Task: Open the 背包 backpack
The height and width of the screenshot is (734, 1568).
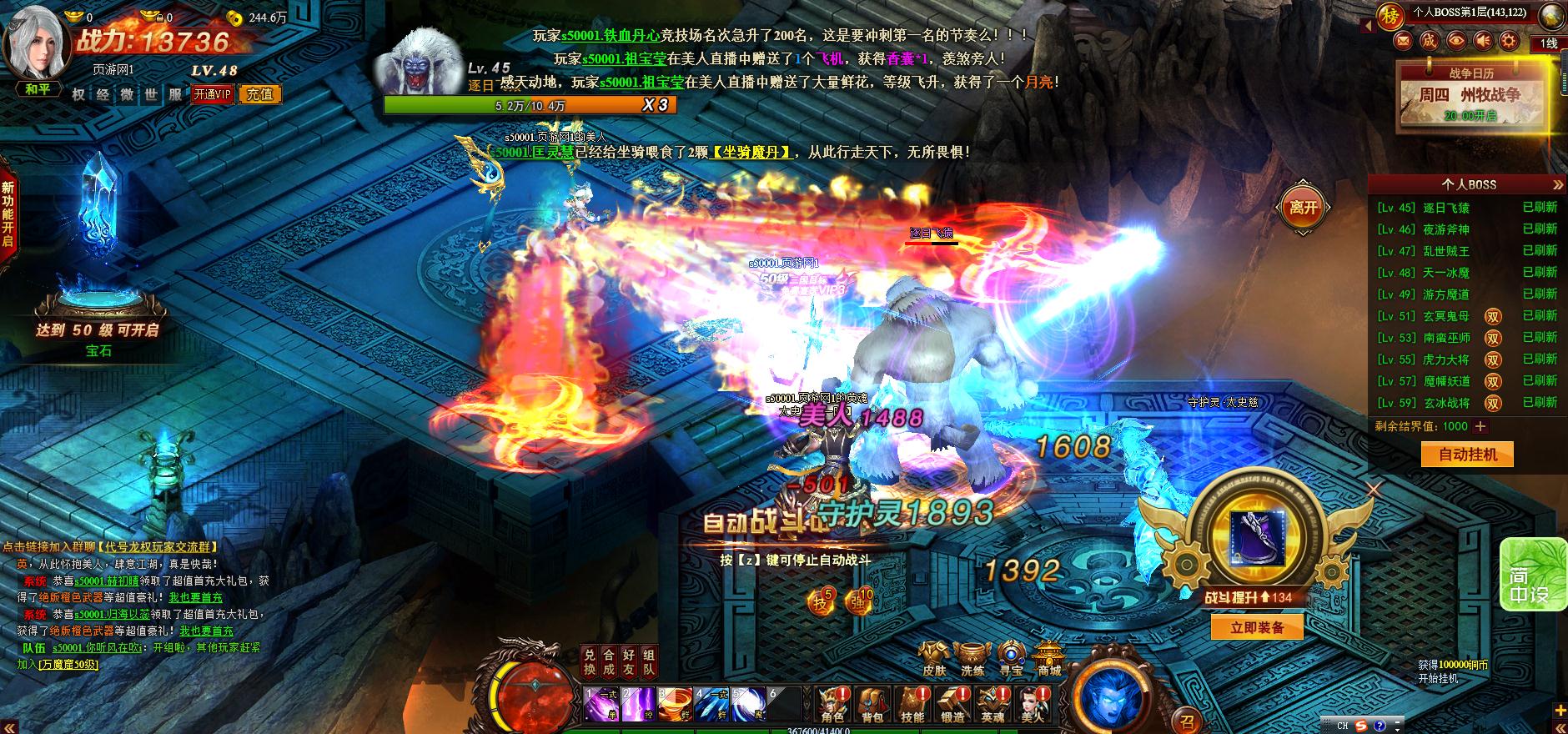Action: 872,705
